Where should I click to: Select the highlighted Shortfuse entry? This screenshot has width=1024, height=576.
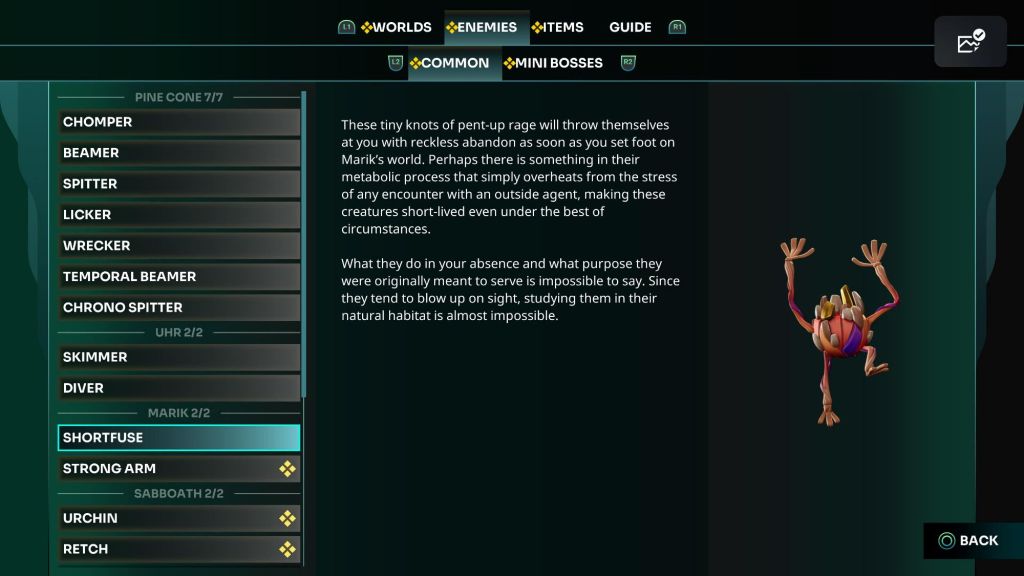click(179, 438)
